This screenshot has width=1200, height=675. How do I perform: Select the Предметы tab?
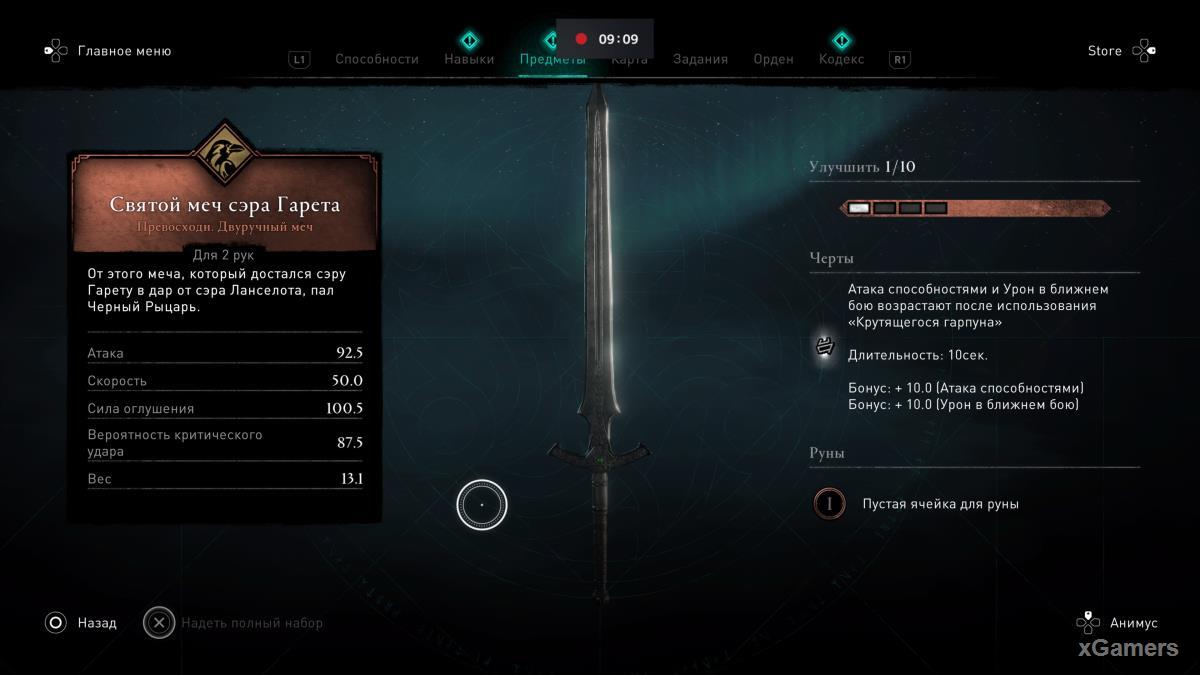pos(552,59)
